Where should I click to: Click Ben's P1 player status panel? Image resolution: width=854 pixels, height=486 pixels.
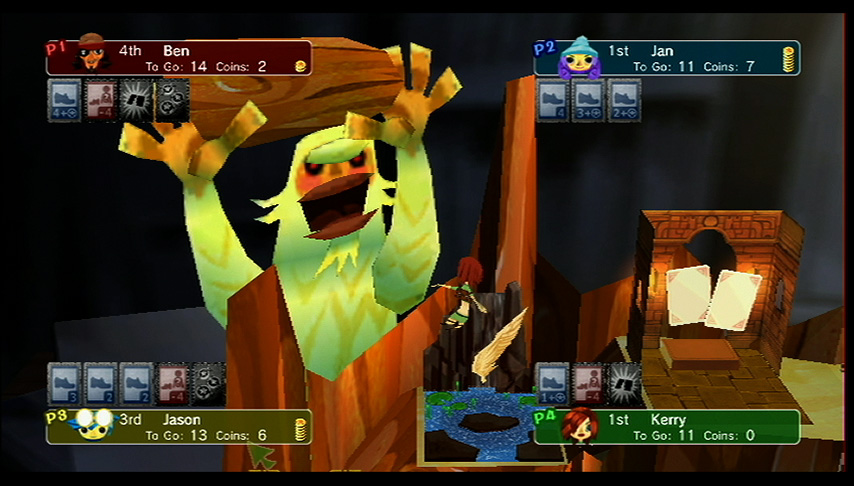[180, 58]
